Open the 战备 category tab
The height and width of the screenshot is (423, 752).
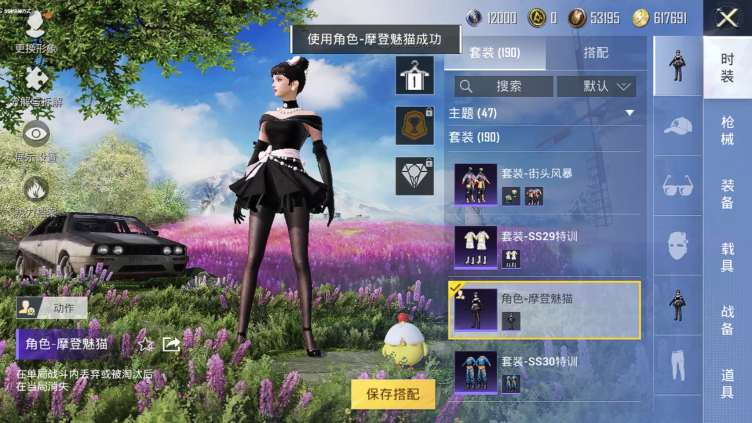(x=727, y=317)
